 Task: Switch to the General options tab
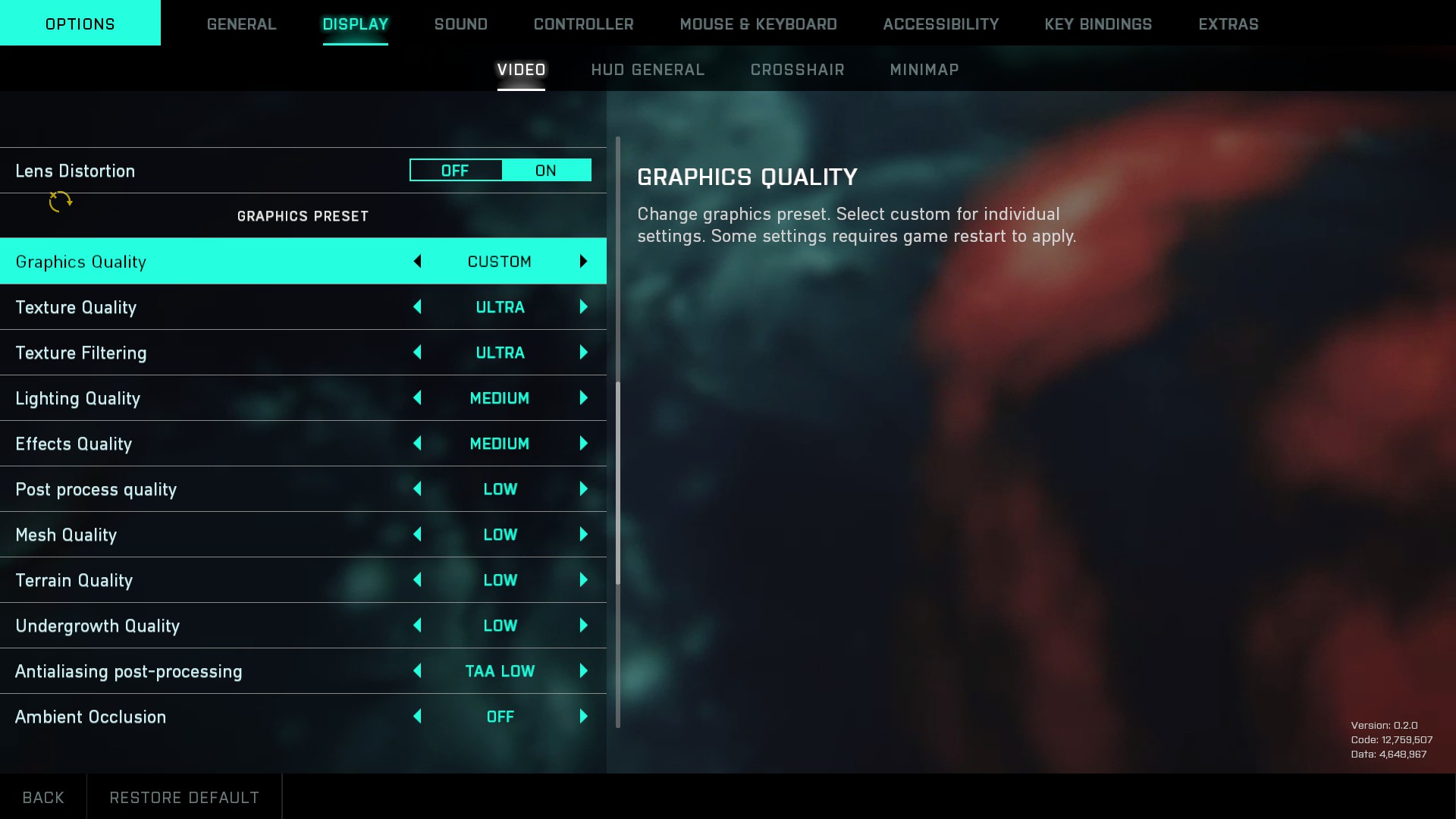(241, 24)
